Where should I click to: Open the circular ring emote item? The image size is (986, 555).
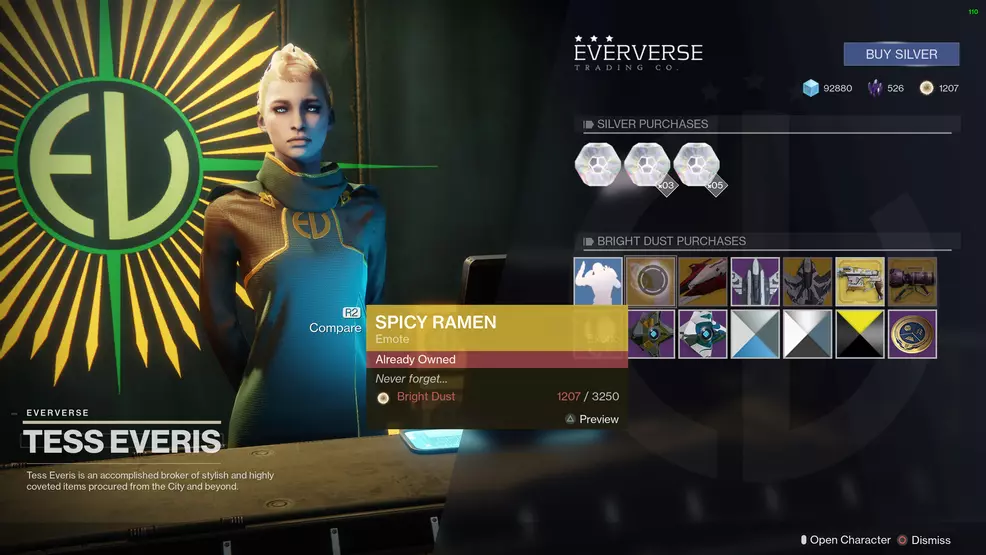coord(650,282)
